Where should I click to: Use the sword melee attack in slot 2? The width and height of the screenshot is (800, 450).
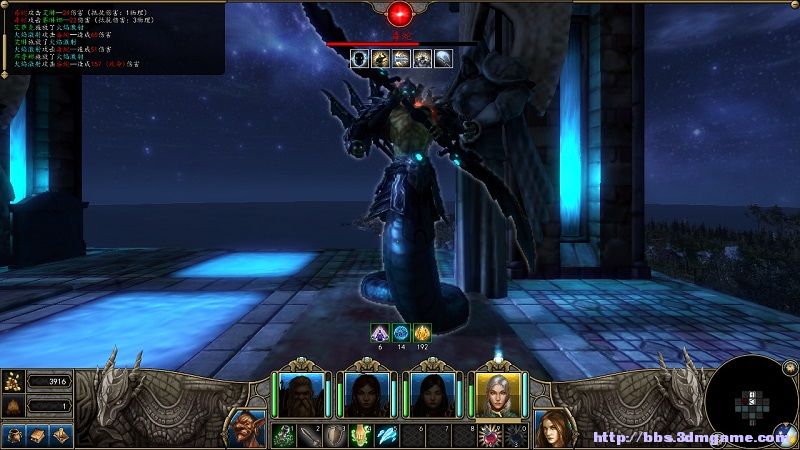[309, 435]
